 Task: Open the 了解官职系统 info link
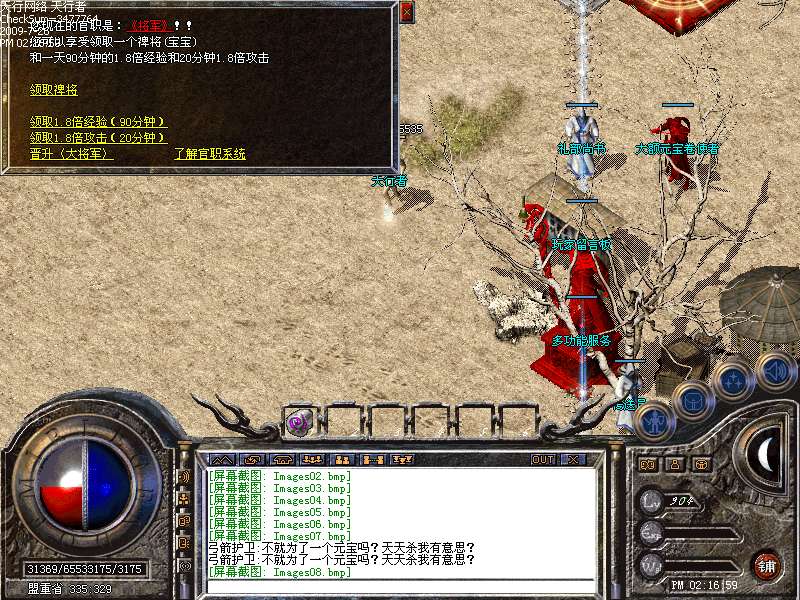click(210, 154)
